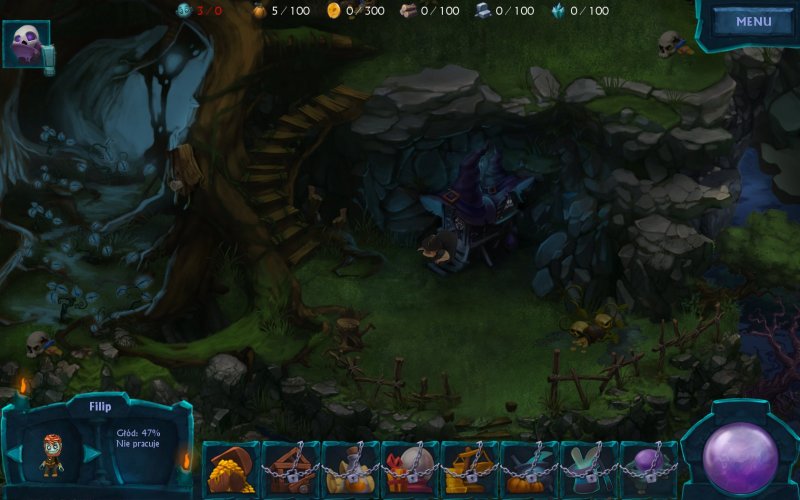Select the gold pile building slot

pos(230,468)
